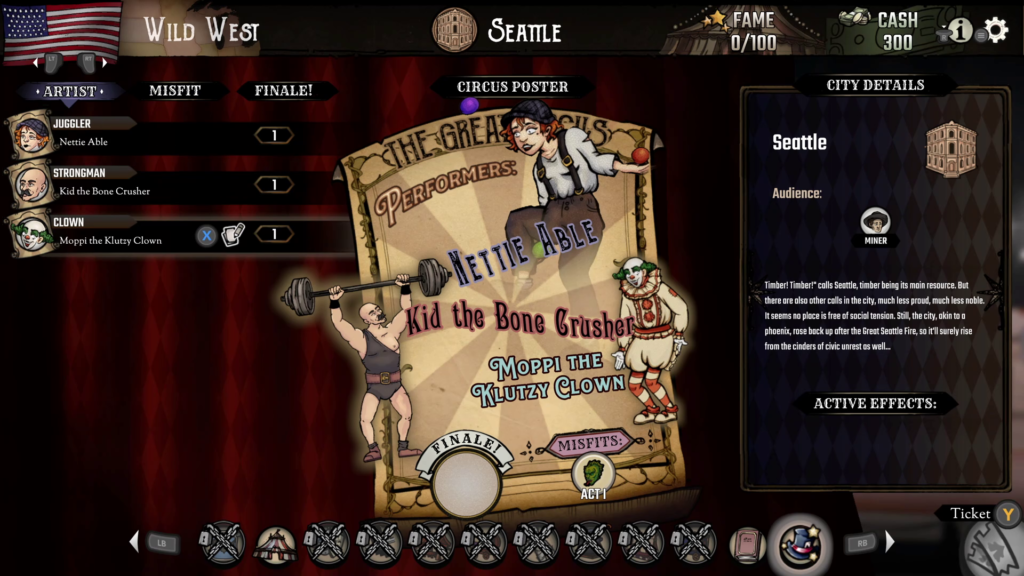Open the Misfit tab
Image resolution: width=1024 pixels, height=576 pixels.
click(175, 91)
